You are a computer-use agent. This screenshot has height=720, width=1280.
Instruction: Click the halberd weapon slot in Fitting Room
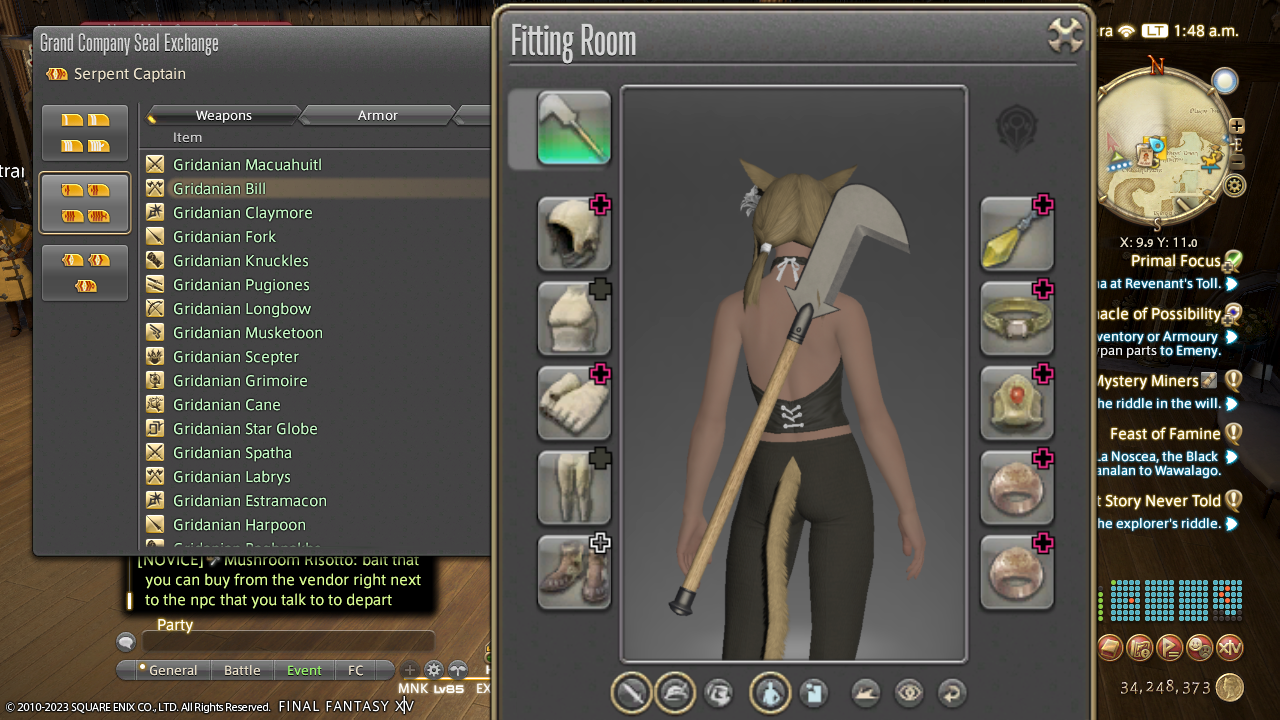pos(574,128)
